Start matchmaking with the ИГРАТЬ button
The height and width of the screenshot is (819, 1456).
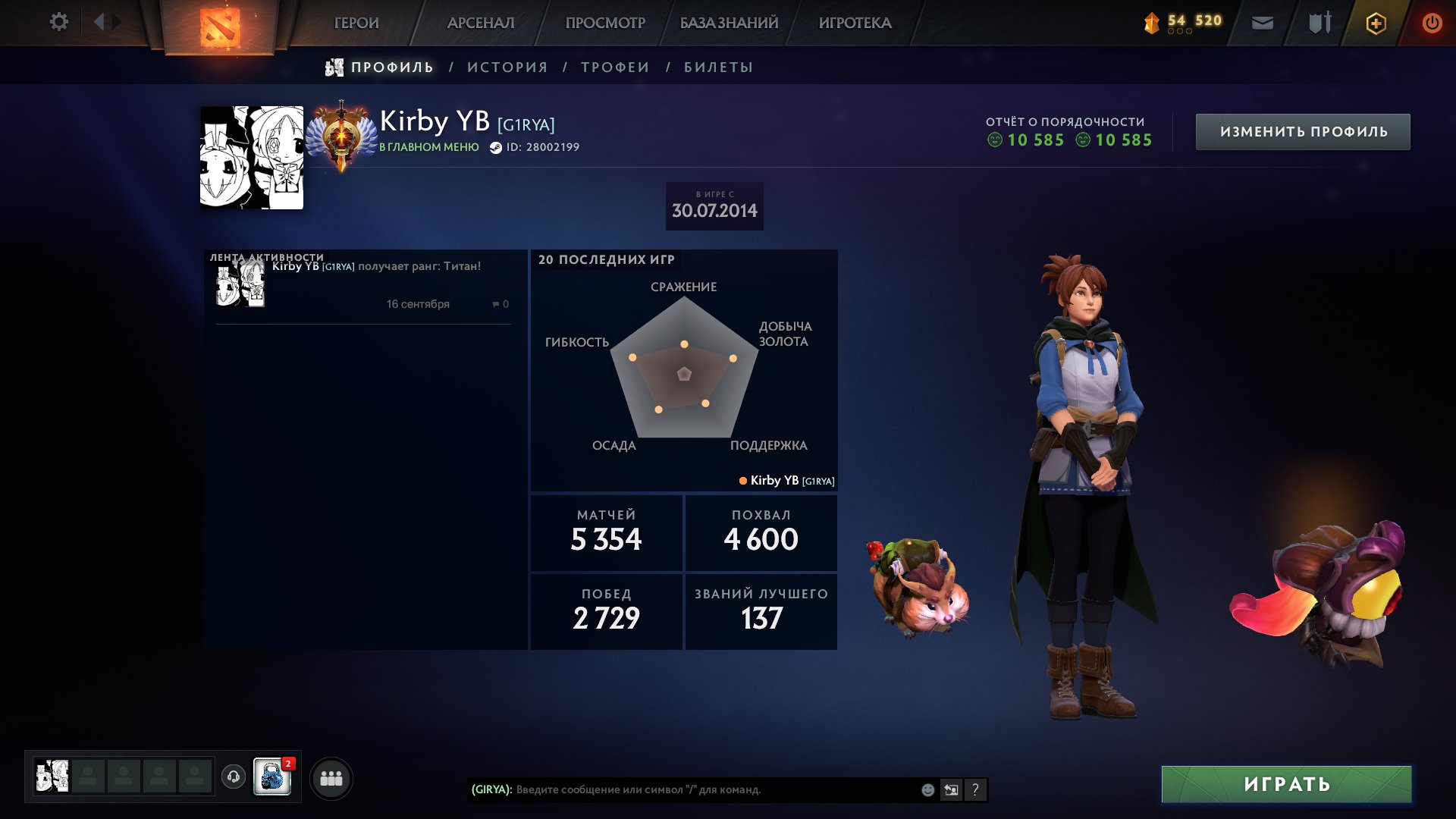point(1286,784)
